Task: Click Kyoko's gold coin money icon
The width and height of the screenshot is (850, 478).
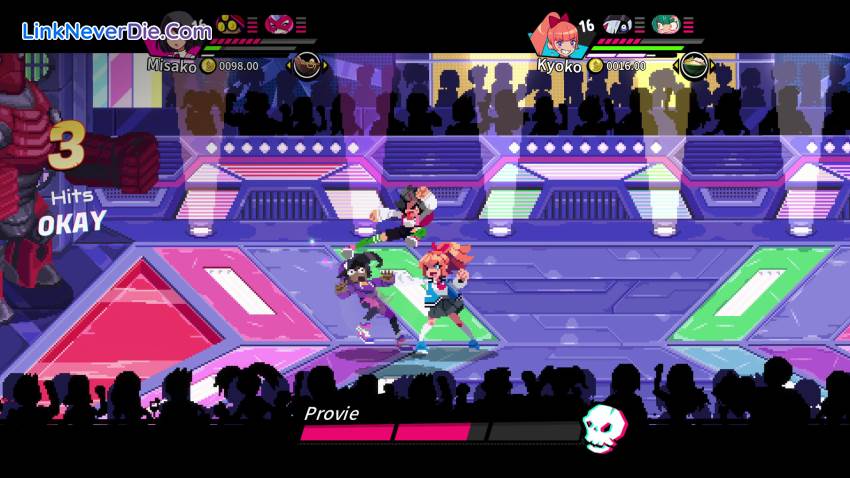Action: [596, 65]
